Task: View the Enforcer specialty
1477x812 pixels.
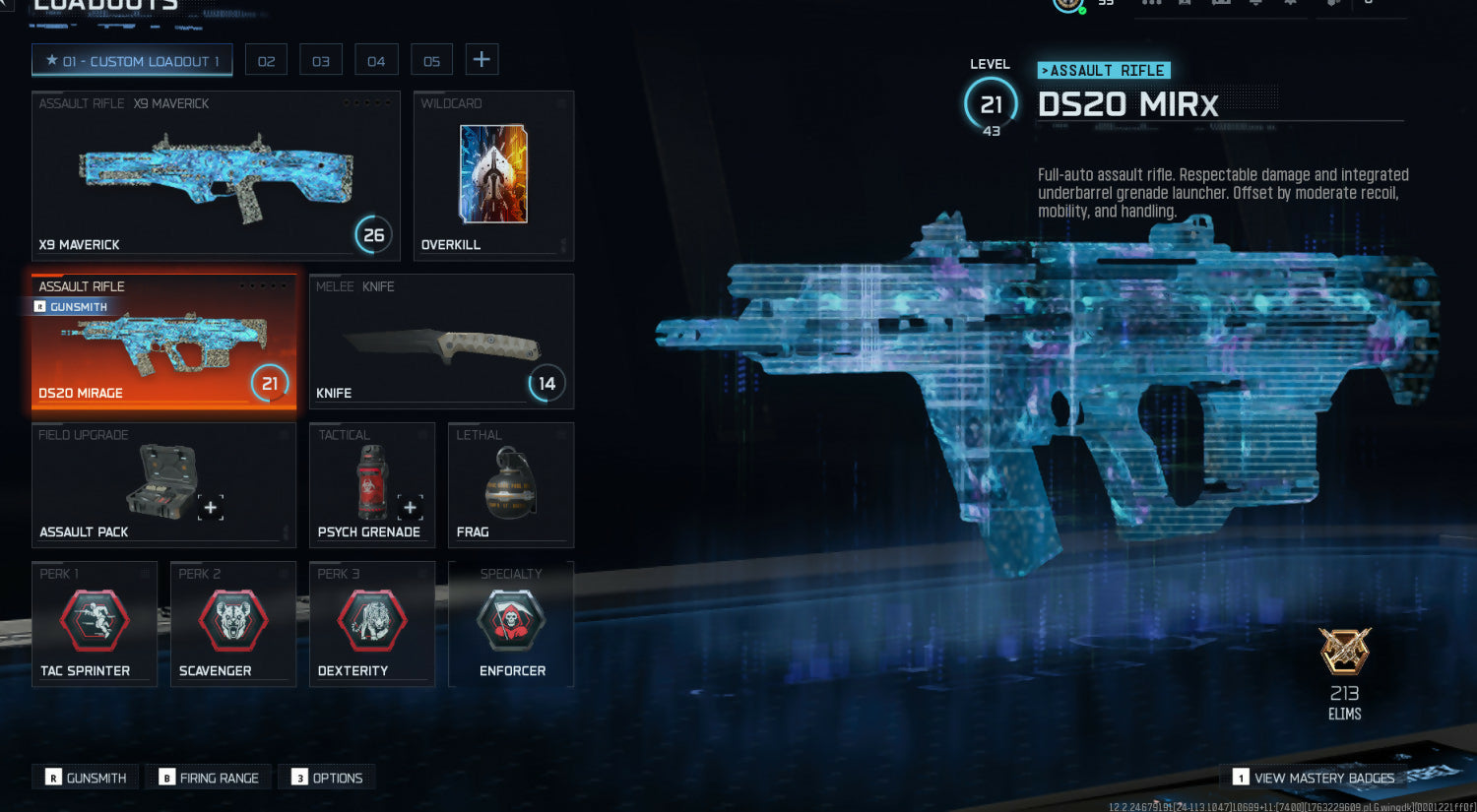Action: click(x=510, y=623)
